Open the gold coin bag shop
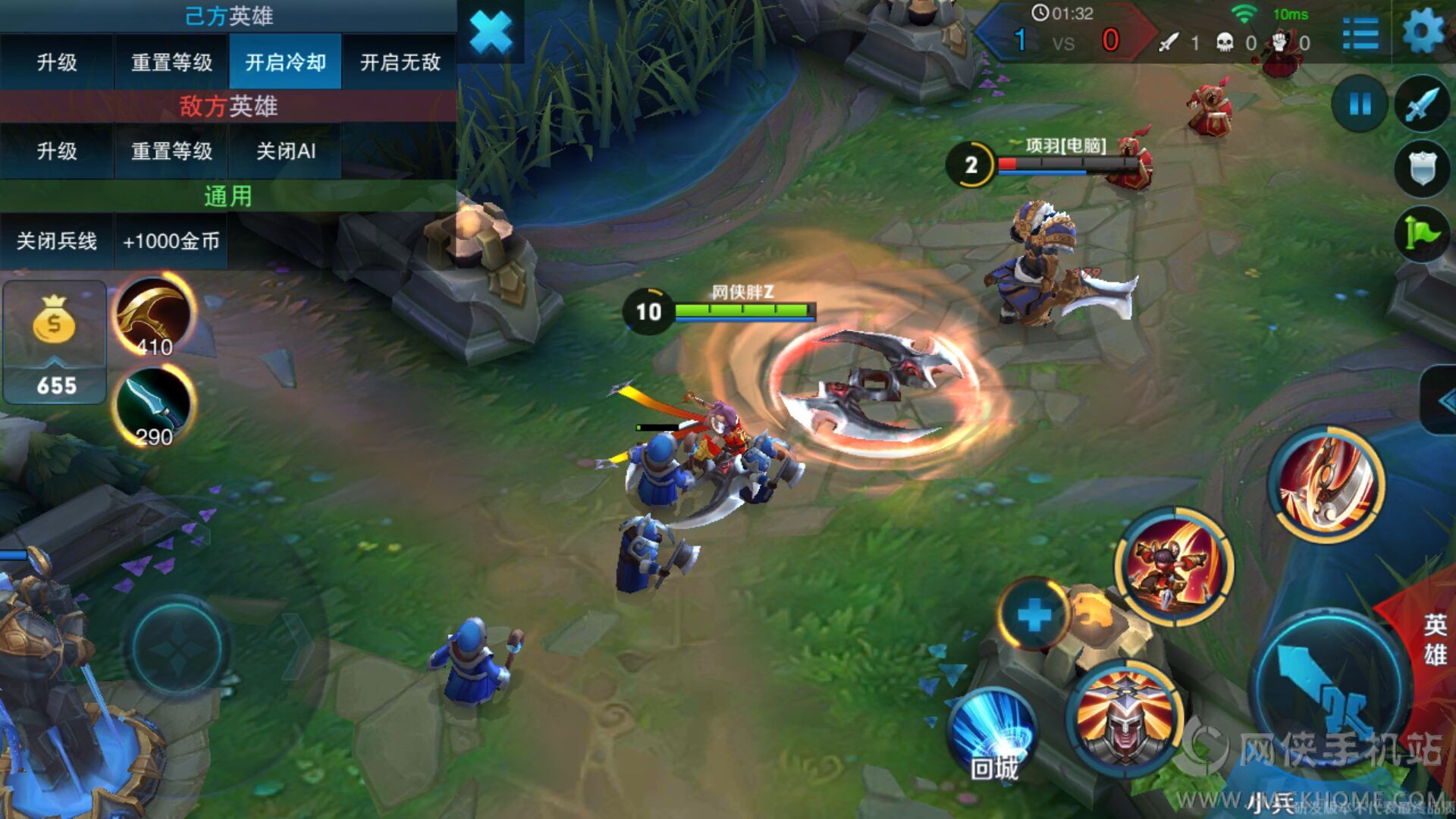 pos(55,341)
